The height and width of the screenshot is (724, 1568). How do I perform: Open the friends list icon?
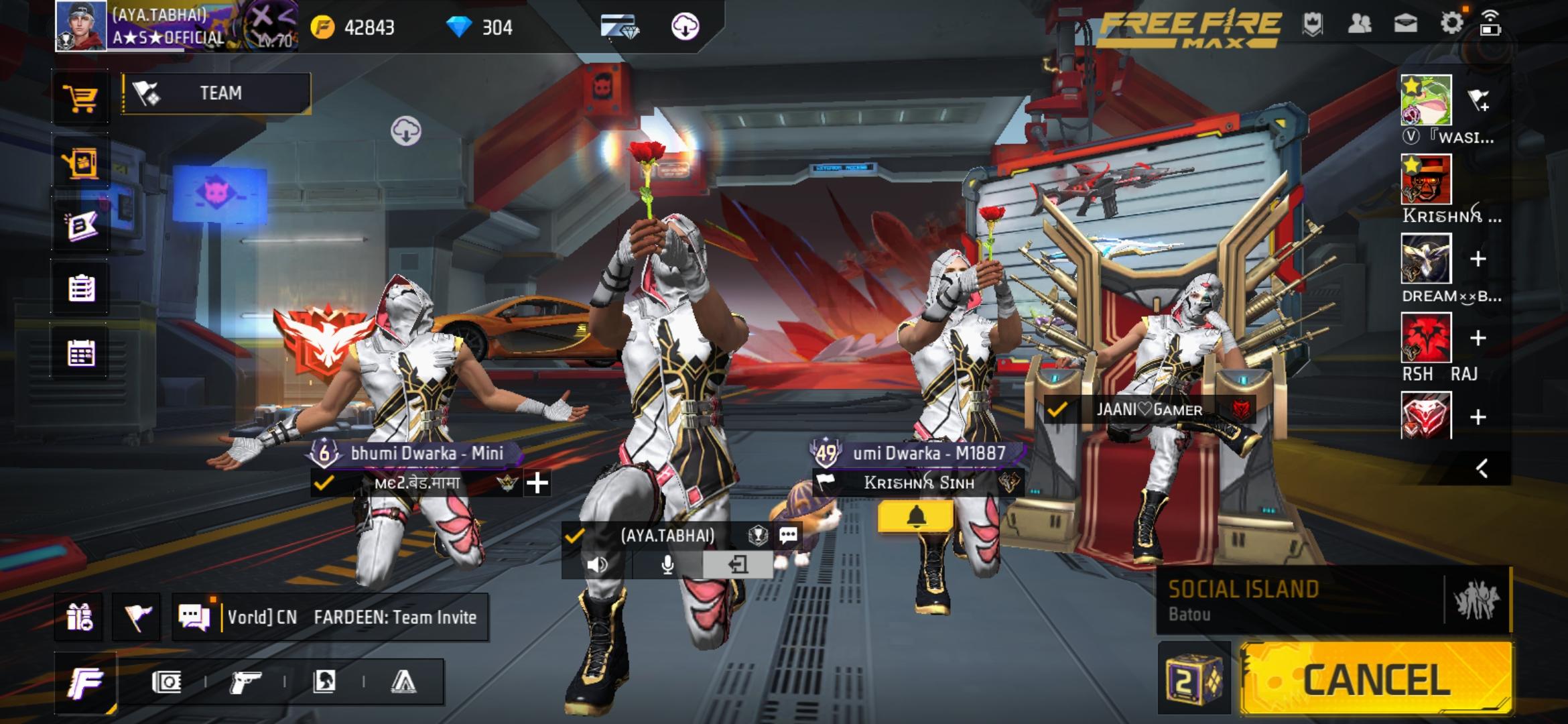1359,24
